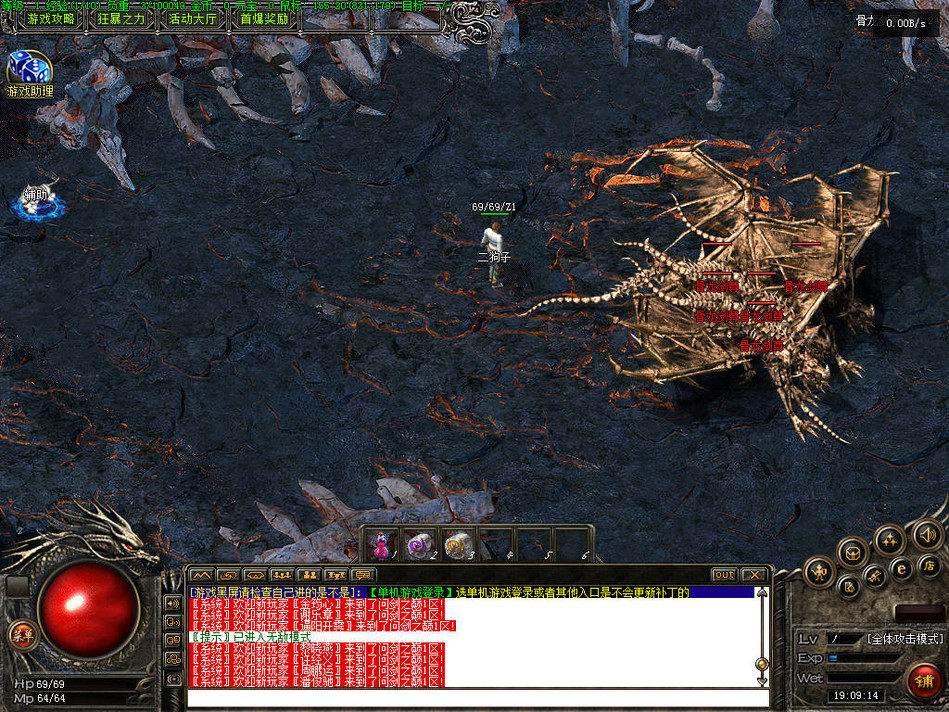Open the character figure round button
The image size is (949, 712).
coord(819,571)
